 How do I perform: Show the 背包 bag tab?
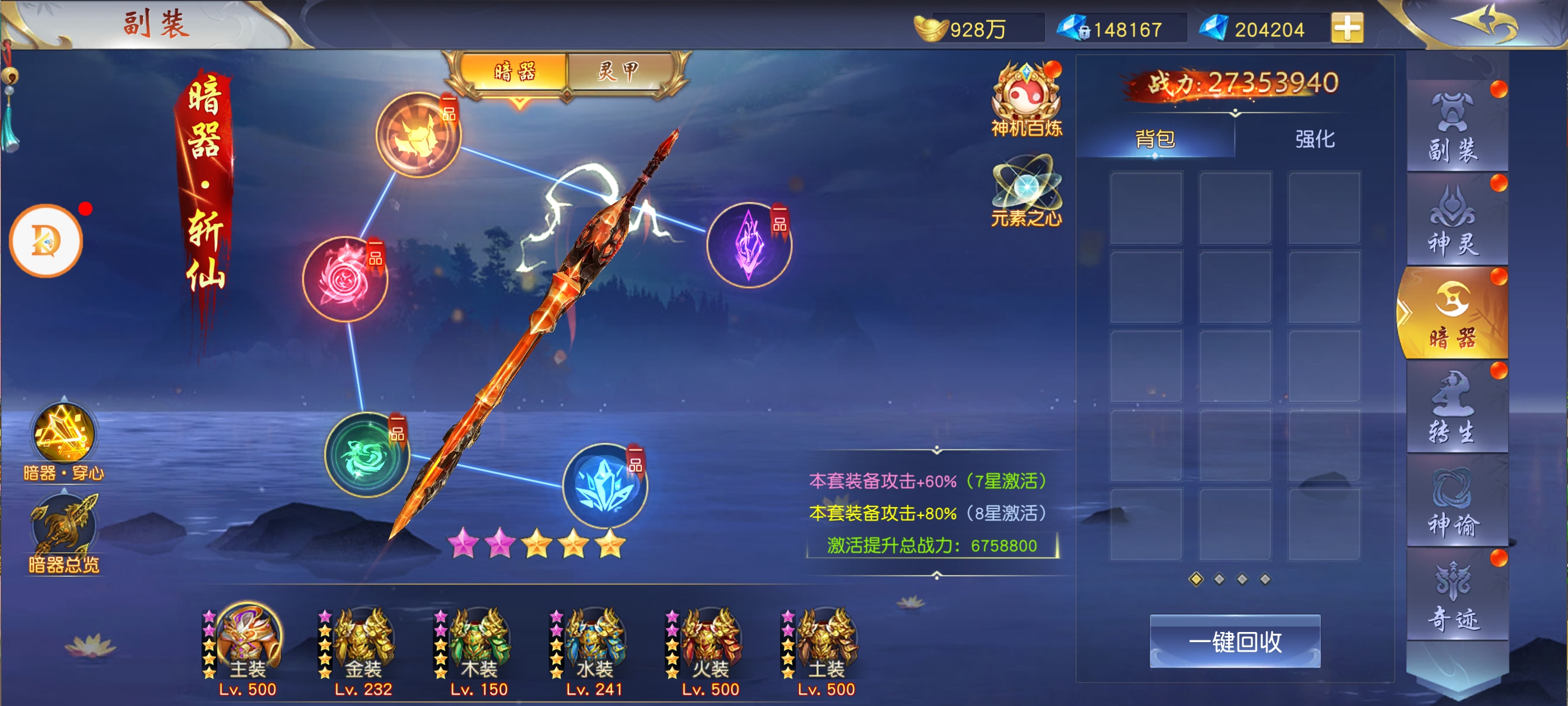(x=1155, y=139)
